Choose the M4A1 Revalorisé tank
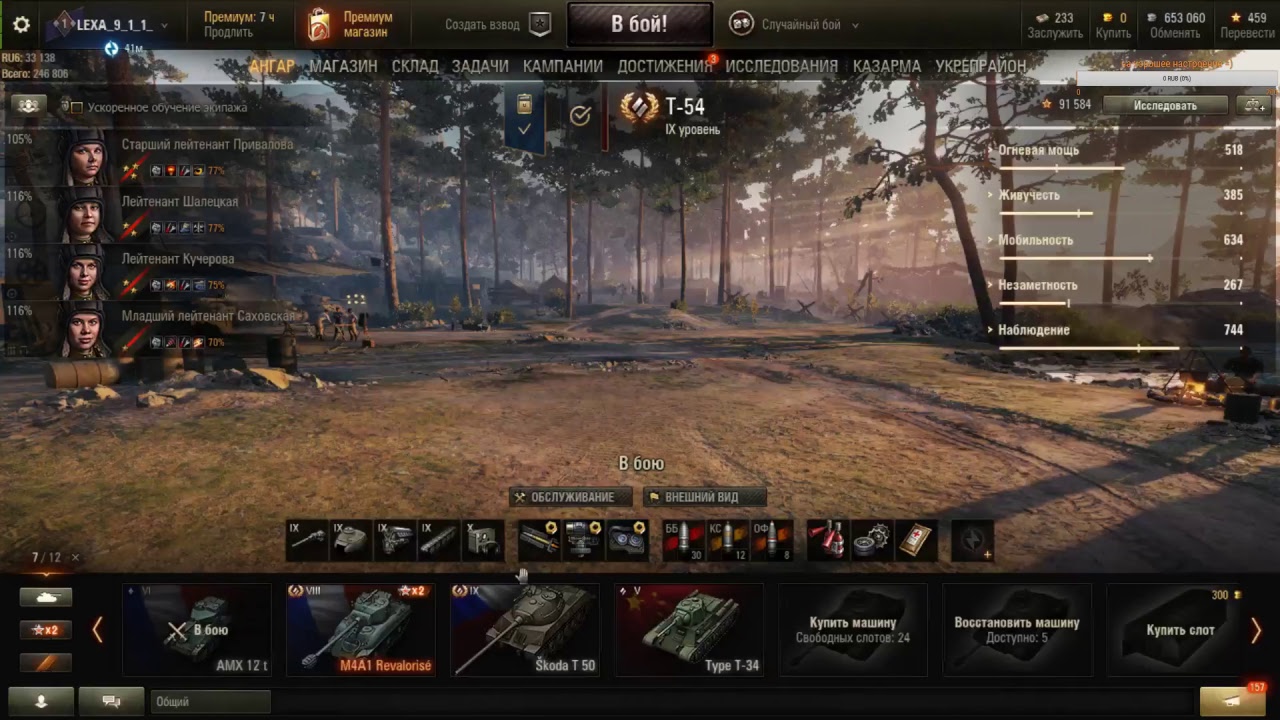1280x720 pixels. click(x=361, y=630)
